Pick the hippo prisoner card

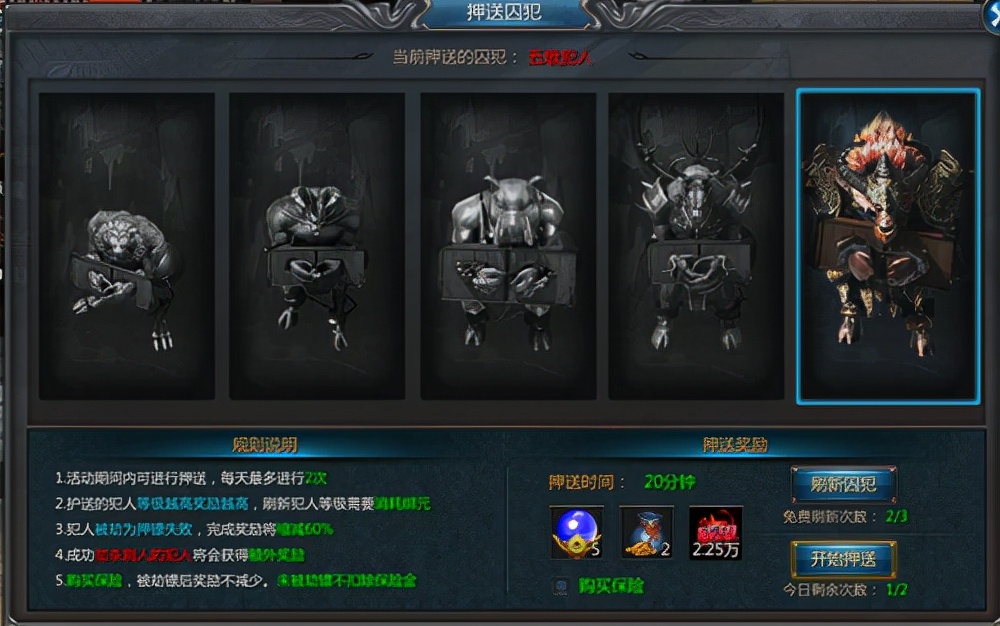507,246
